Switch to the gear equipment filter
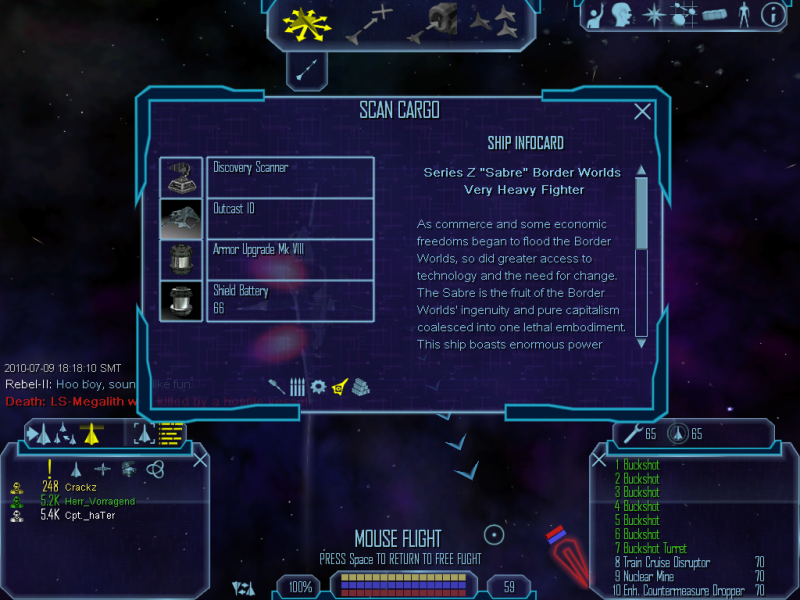This screenshot has height=600, width=800. (318, 386)
